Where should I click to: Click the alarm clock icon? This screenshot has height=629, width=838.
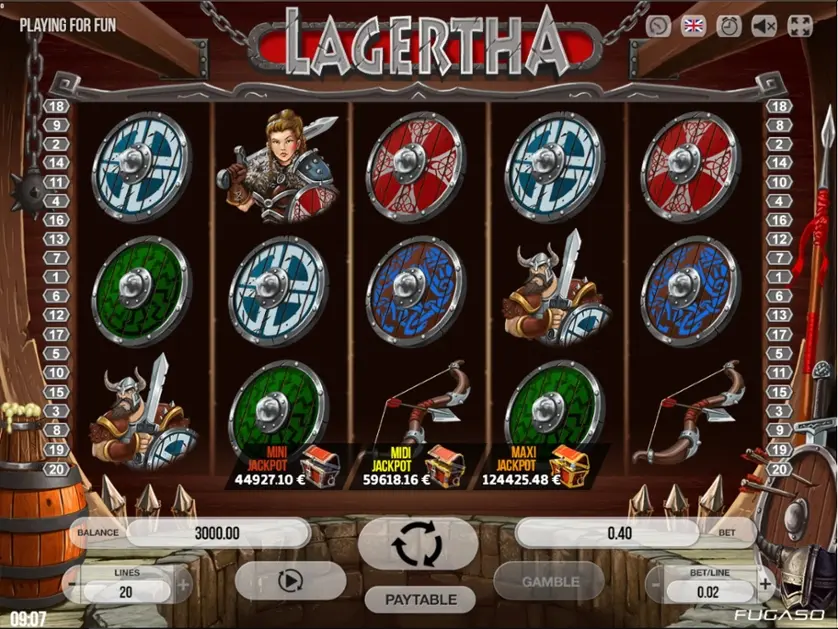click(x=729, y=27)
